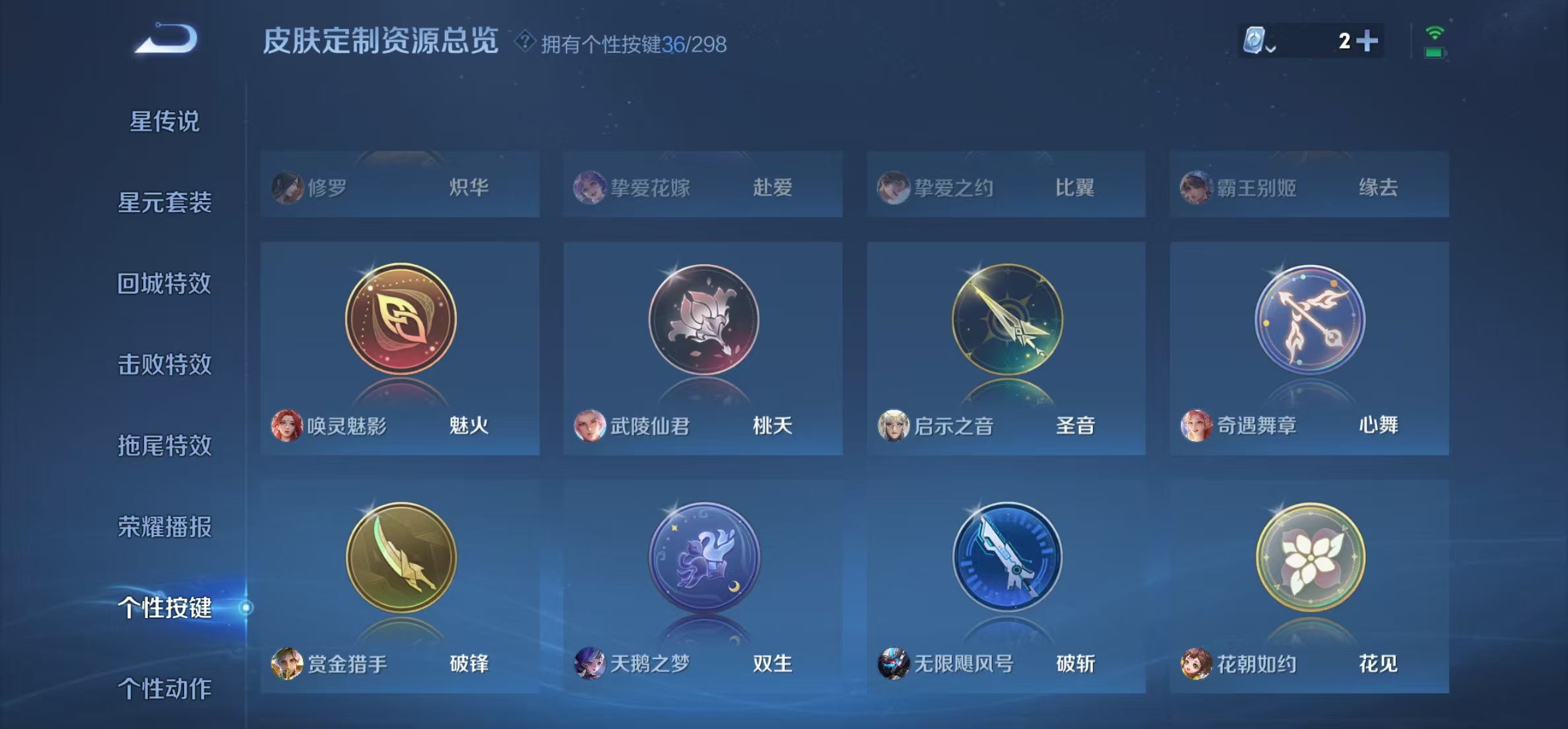Click the 无限飓风号 hero avatar
This screenshot has width=1568, height=729.
pos(895,665)
